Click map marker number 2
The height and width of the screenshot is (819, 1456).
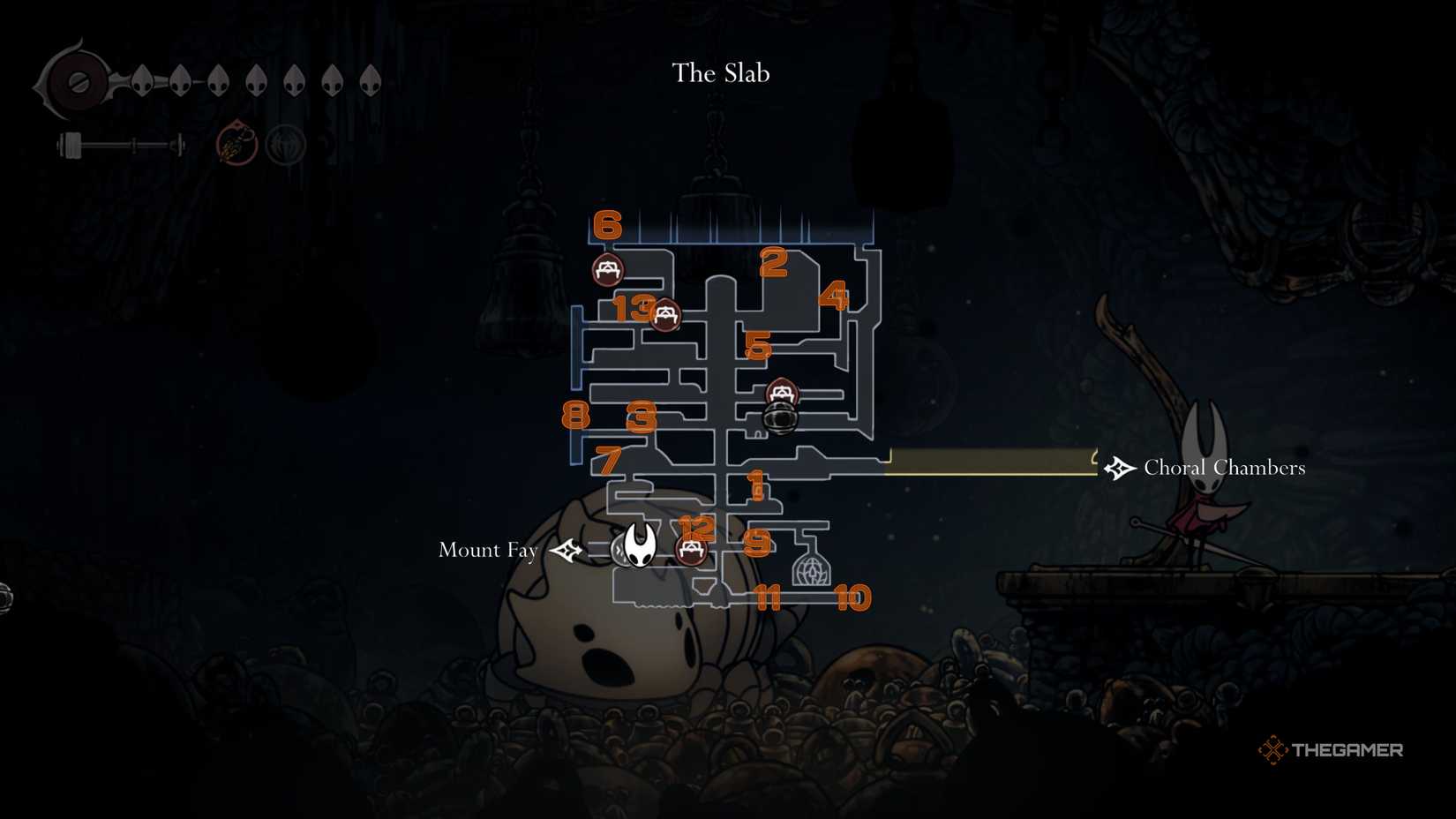click(772, 261)
